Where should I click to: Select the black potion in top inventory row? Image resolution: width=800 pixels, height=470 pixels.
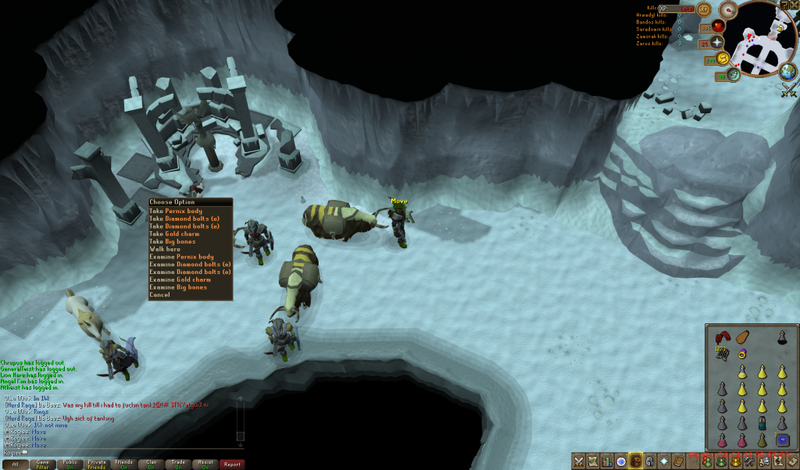[x=782, y=338]
